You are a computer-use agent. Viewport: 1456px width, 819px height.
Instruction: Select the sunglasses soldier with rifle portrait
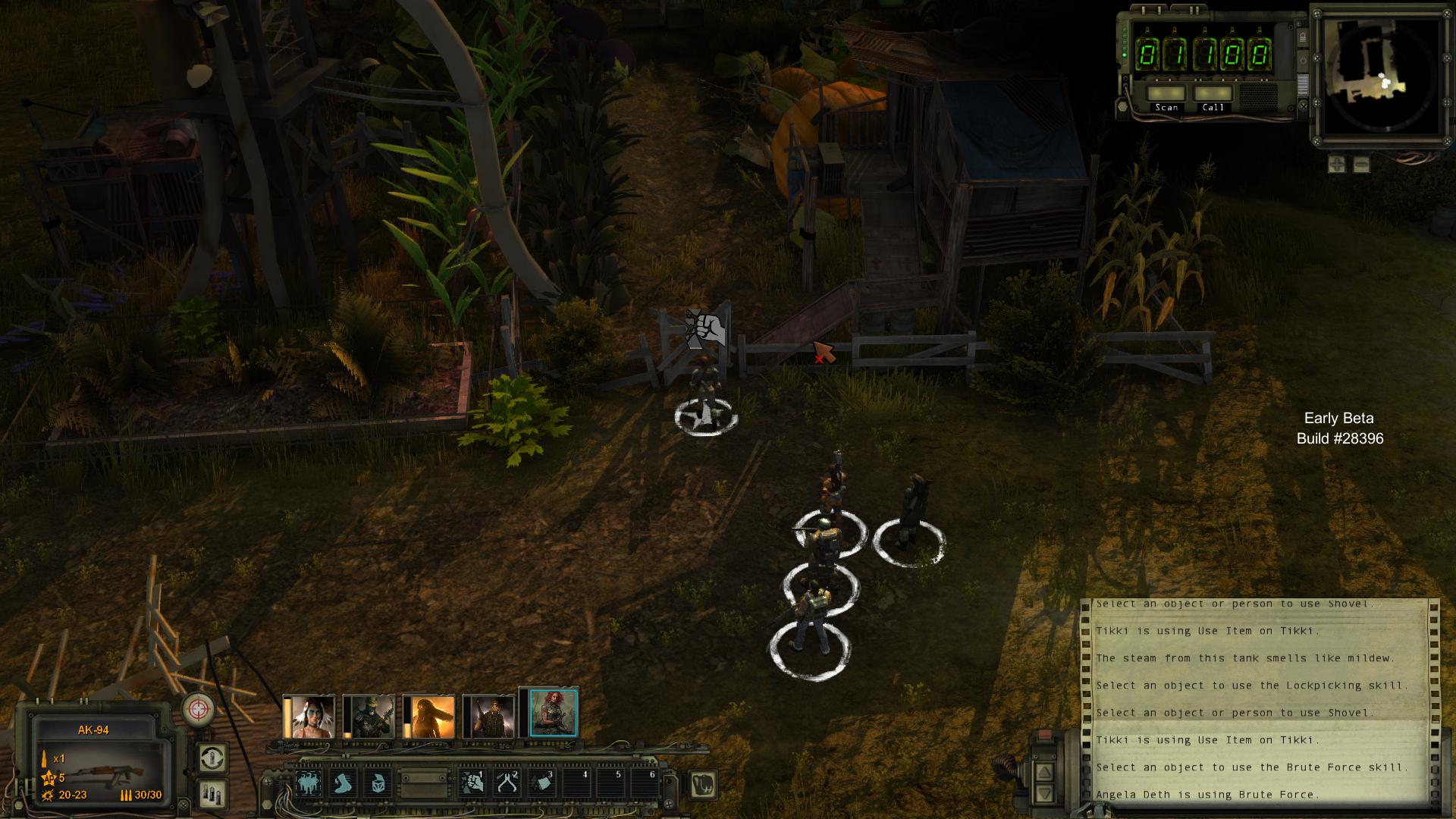point(489,717)
